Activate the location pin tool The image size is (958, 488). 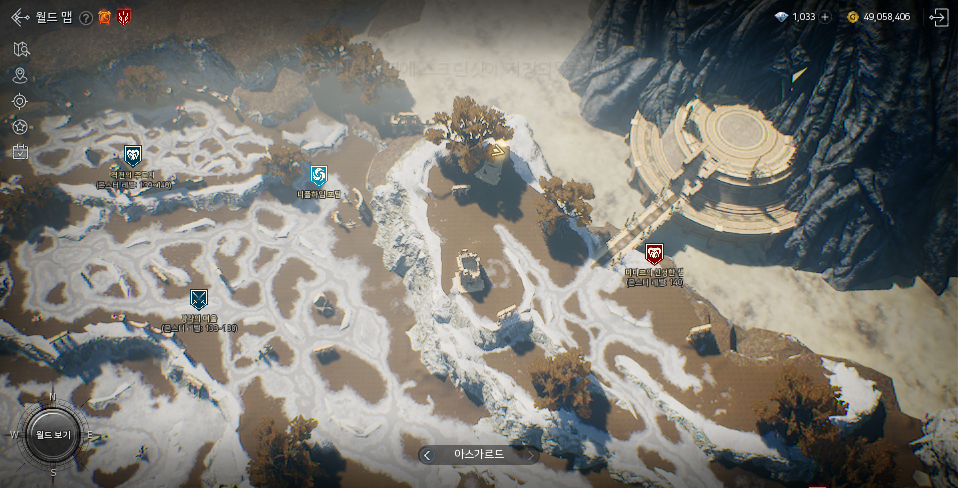(x=20, y=75)
